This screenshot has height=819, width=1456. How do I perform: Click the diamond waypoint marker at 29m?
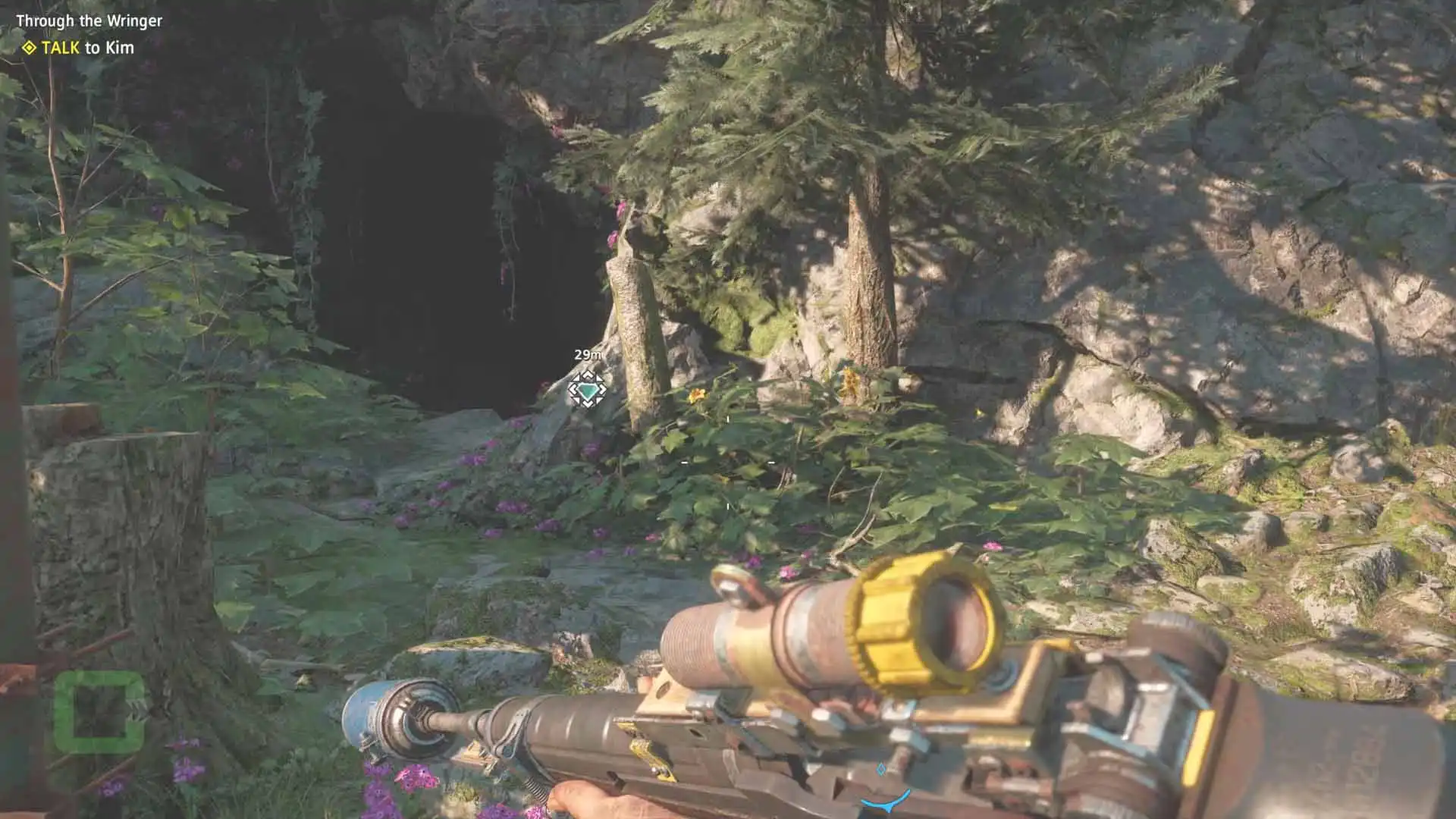pyautogui.click(x=587, y=390)
